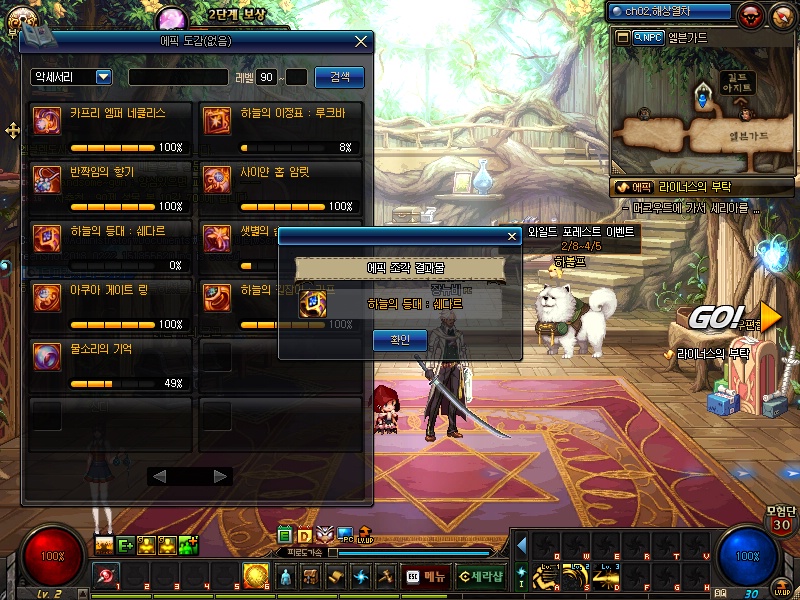Open the 세라샵 shop button

[x=481, y=576]
